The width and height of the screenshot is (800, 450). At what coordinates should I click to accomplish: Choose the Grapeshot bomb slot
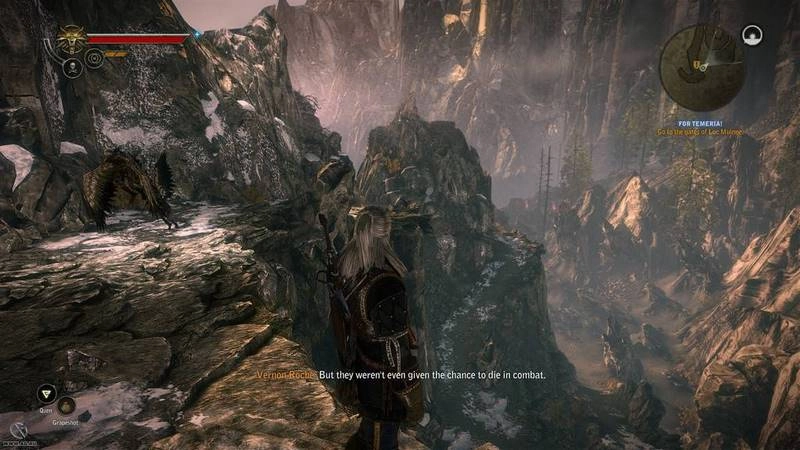pos(66,405)
